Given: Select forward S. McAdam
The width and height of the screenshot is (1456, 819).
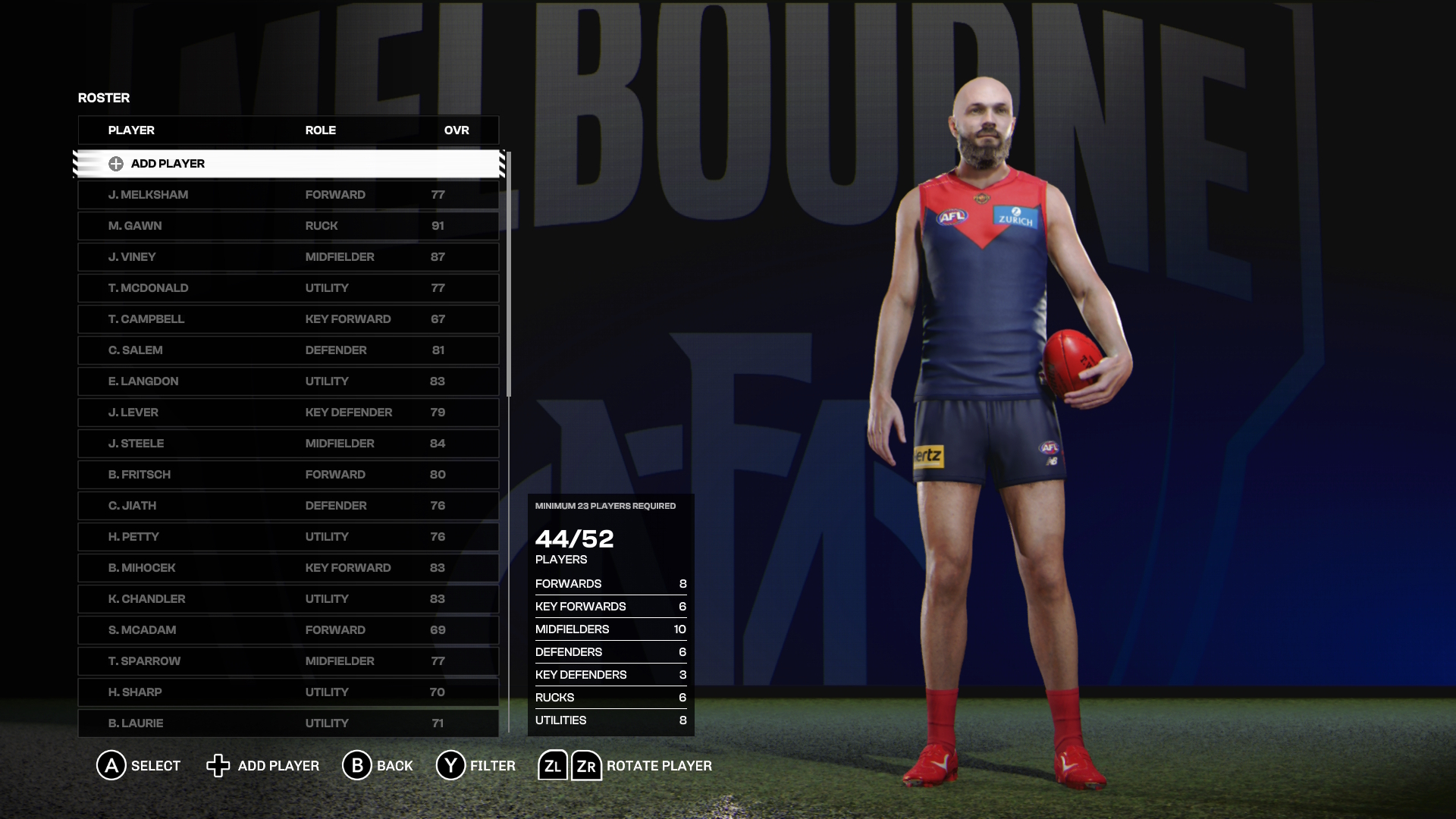Looking at the screenshot, I should [288, 630].
